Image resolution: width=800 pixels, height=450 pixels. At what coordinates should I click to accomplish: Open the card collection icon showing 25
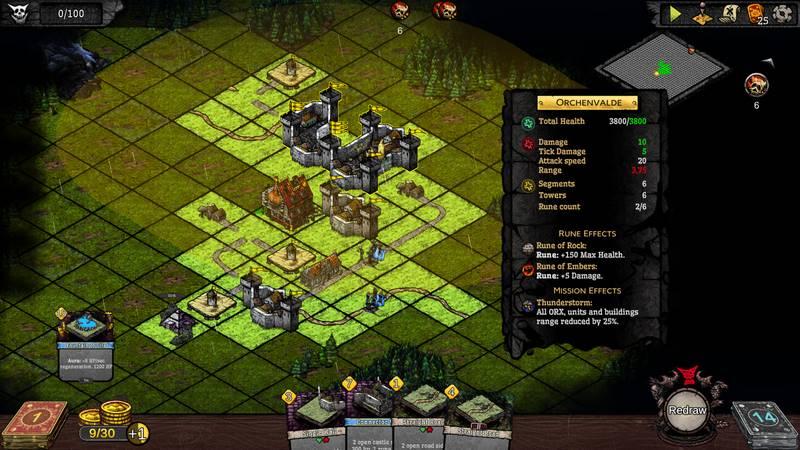click(x=757, y=14)
